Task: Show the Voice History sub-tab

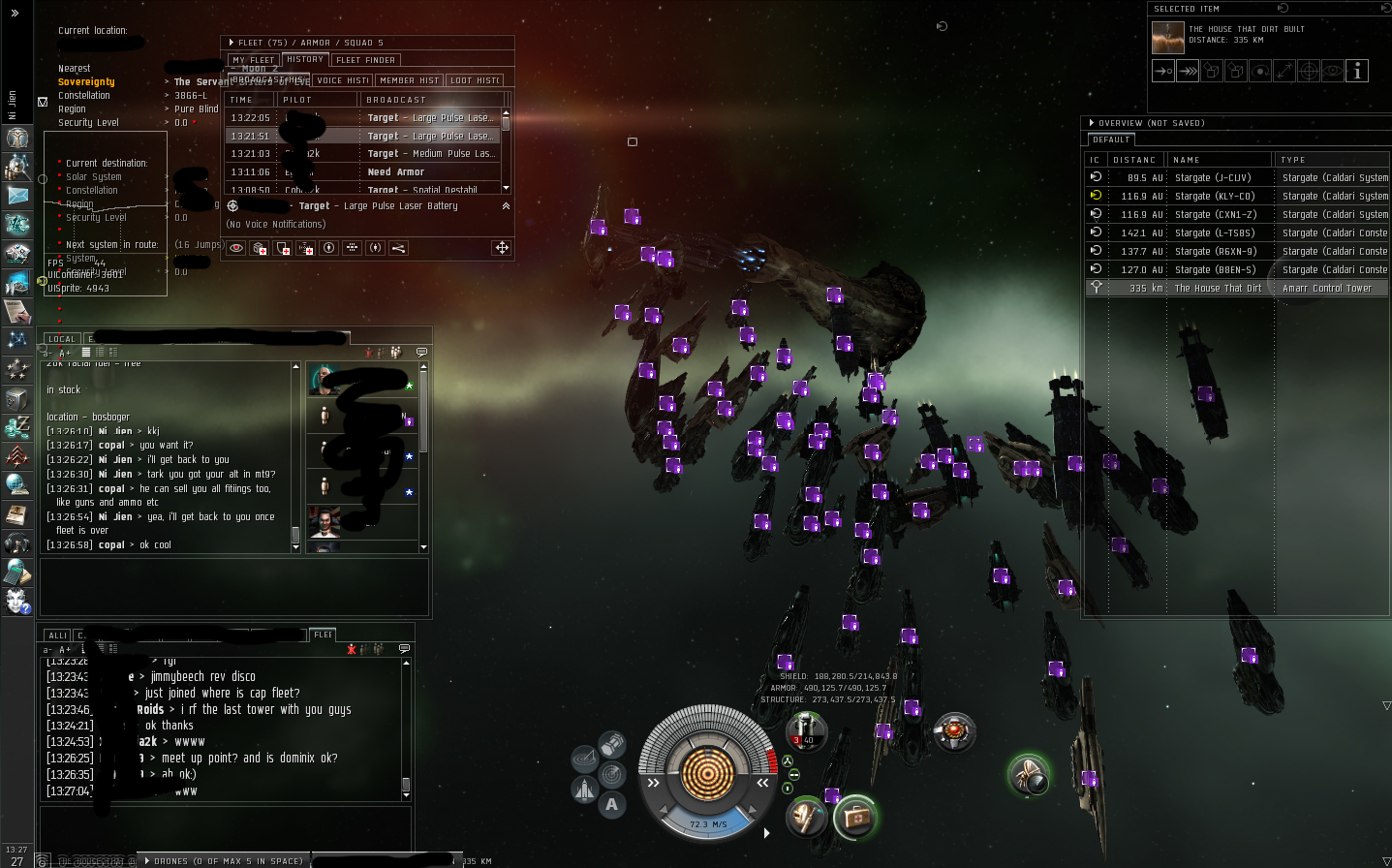Action: tap(343, 80)
